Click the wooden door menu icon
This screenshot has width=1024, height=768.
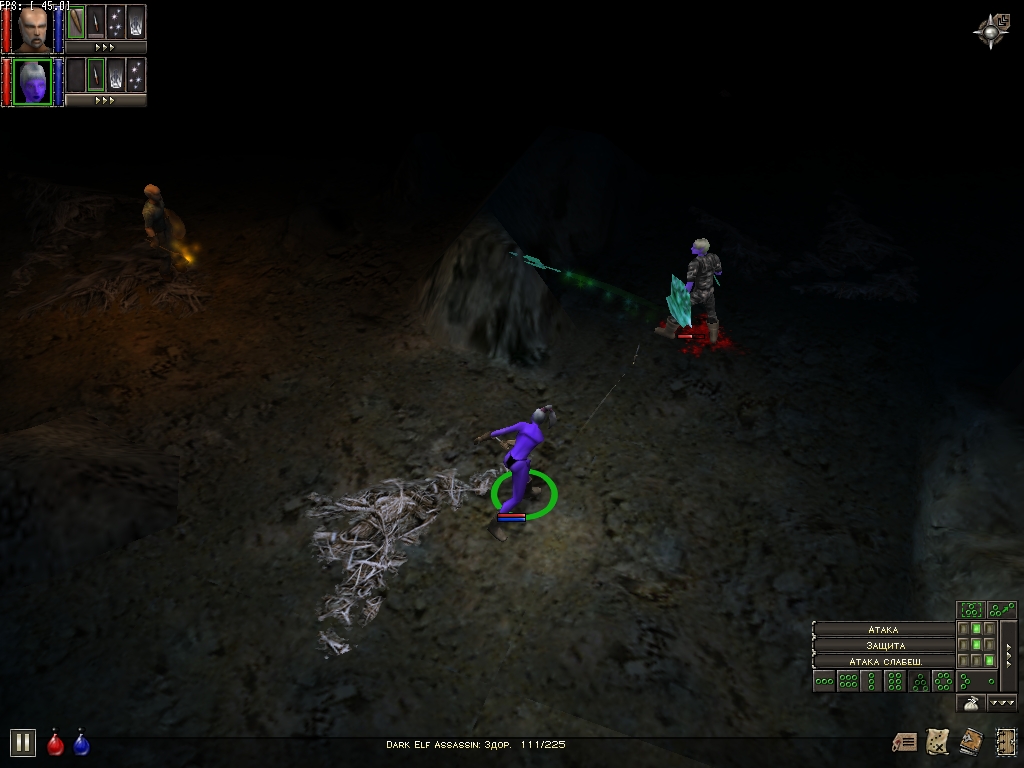(x=1005, y=742)
